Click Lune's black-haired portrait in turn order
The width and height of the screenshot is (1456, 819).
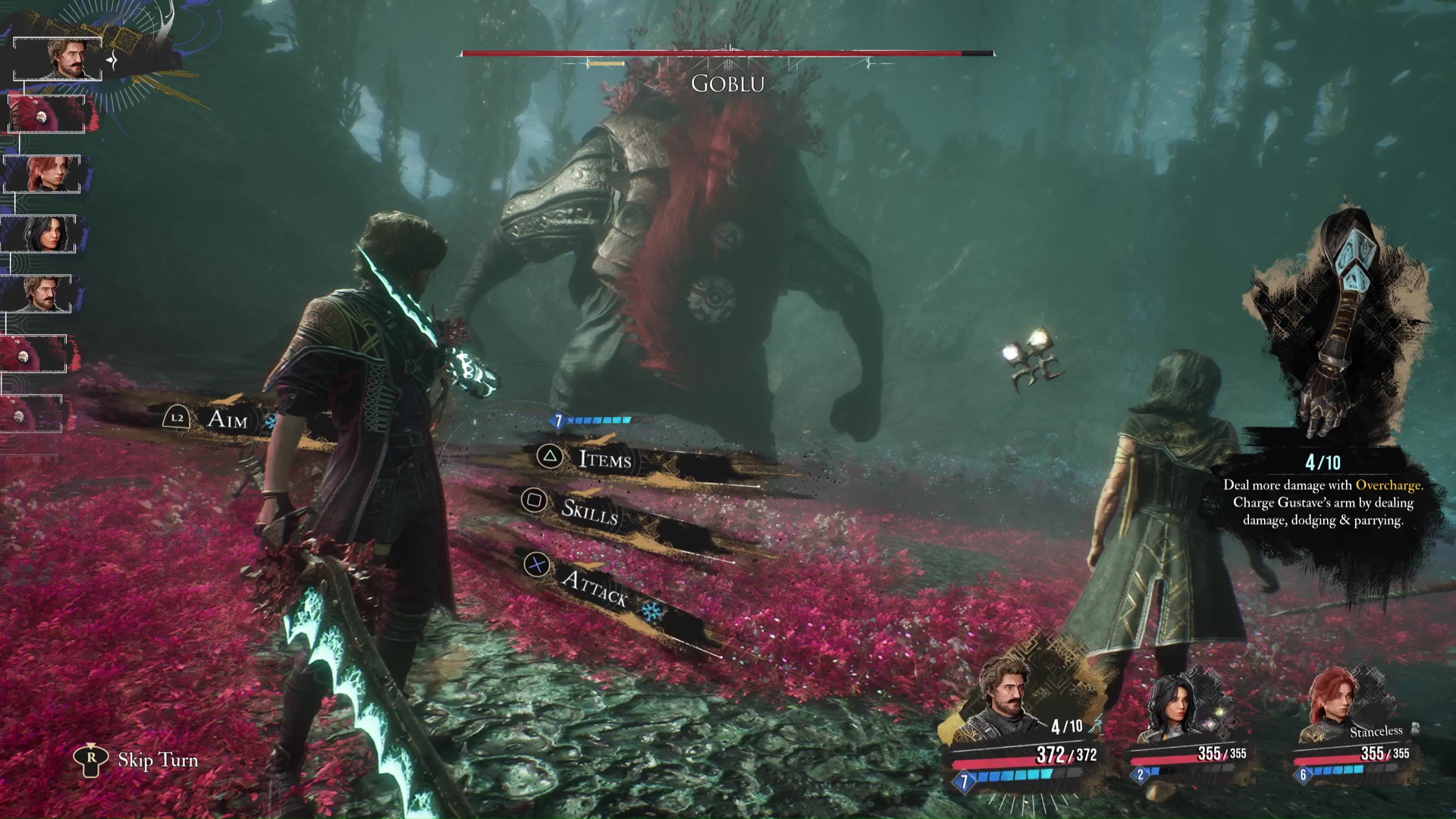(x=42, y=234)
